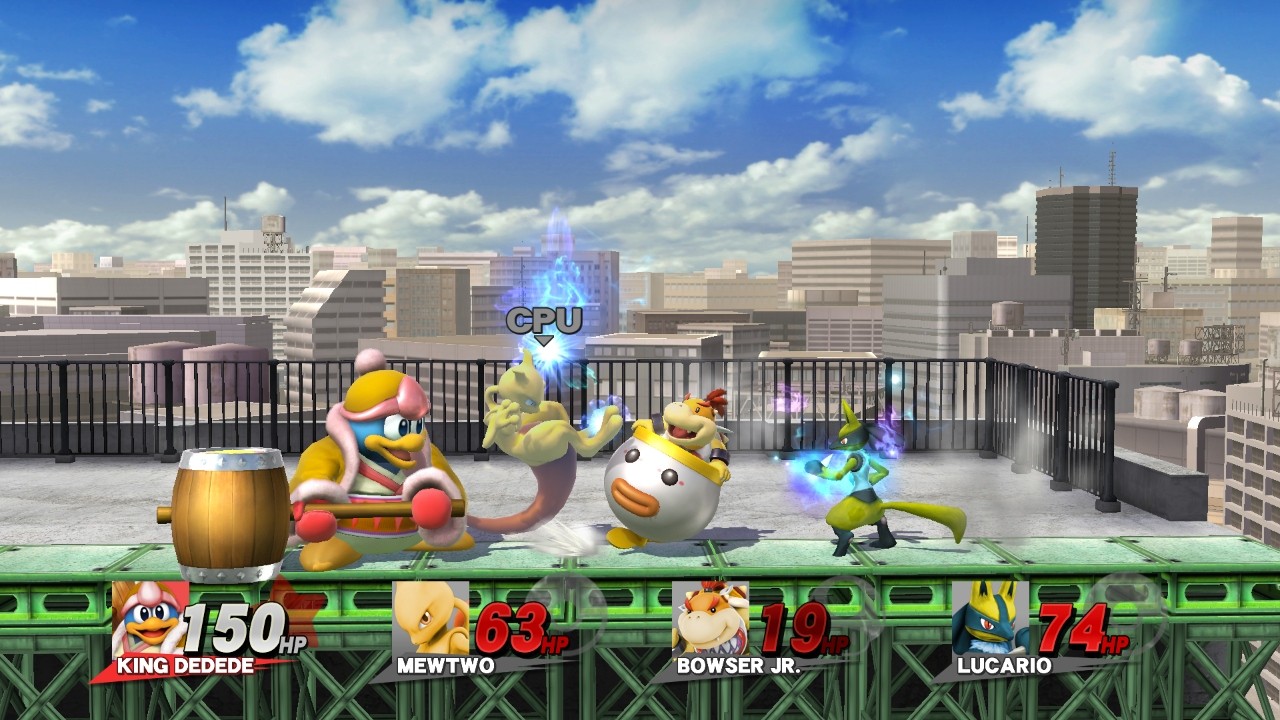Click the CPU indicator tag above Mewtwo

click(542, 321)
